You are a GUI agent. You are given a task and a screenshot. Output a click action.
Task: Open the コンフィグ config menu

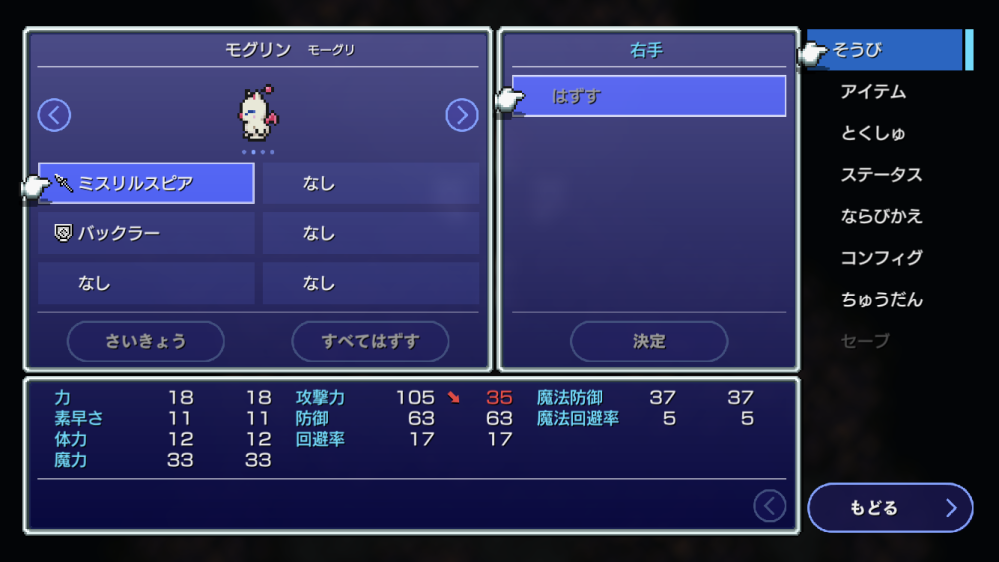click(x=881, y=258)
